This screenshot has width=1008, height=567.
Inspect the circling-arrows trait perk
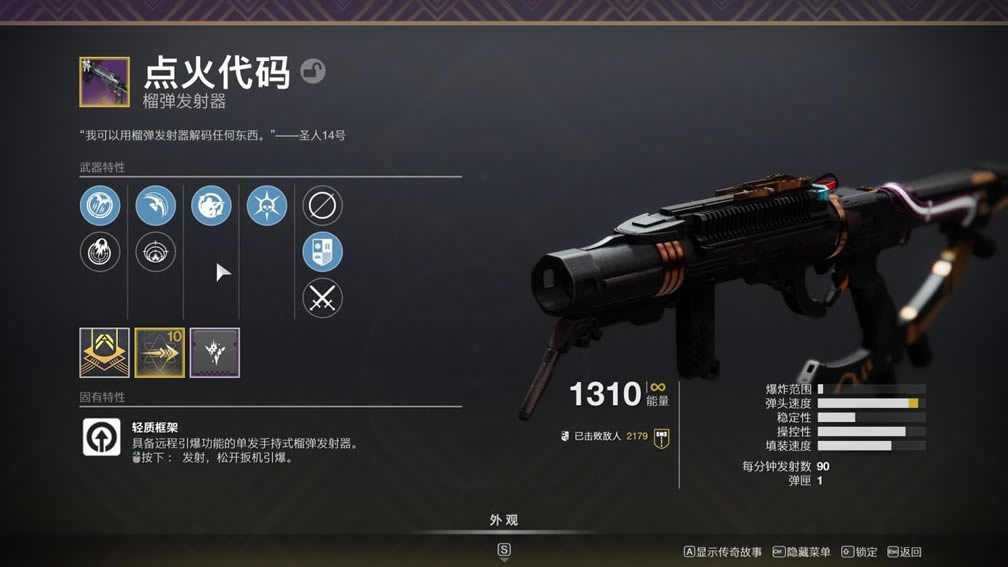point(211,206)
